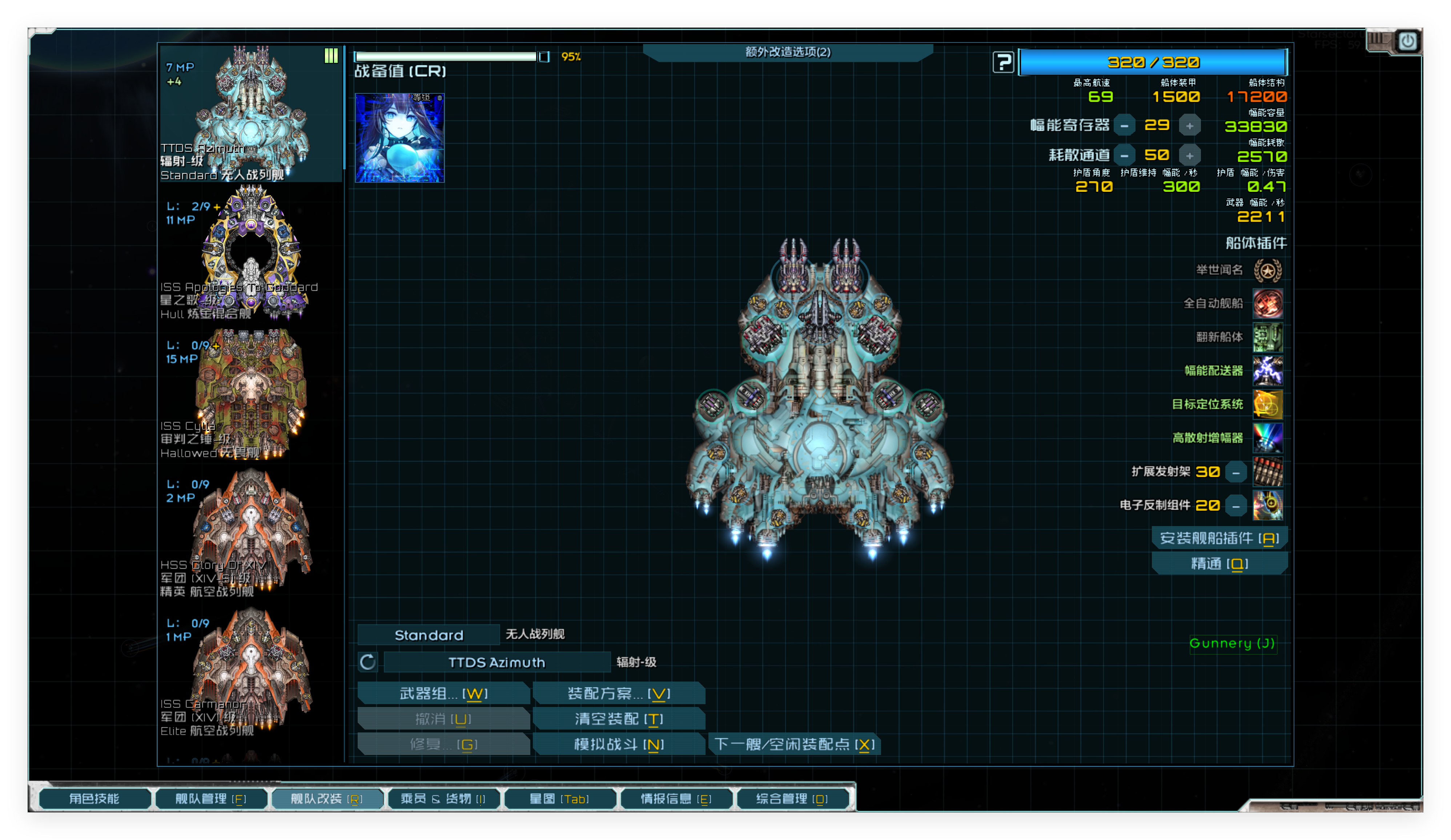The width and height of the screenshot is (1451, 840).
Task: Select the 目标定位系统 hullmod icon
Action: coord(1269,405)
